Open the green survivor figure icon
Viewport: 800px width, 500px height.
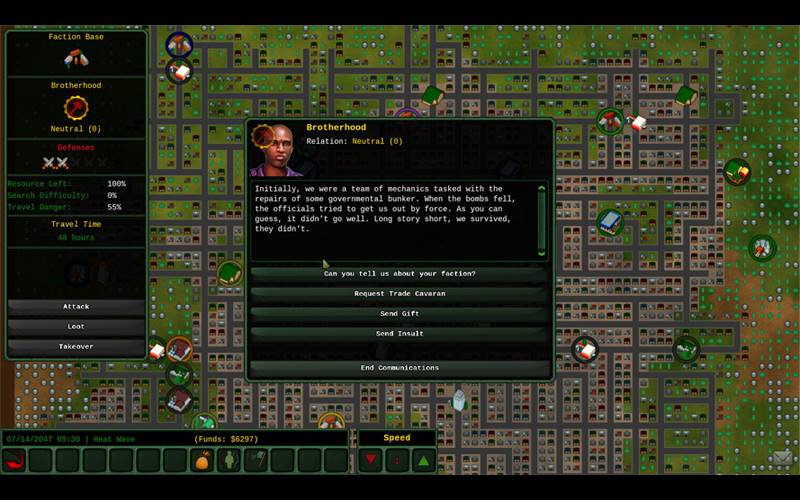(230, 460)
